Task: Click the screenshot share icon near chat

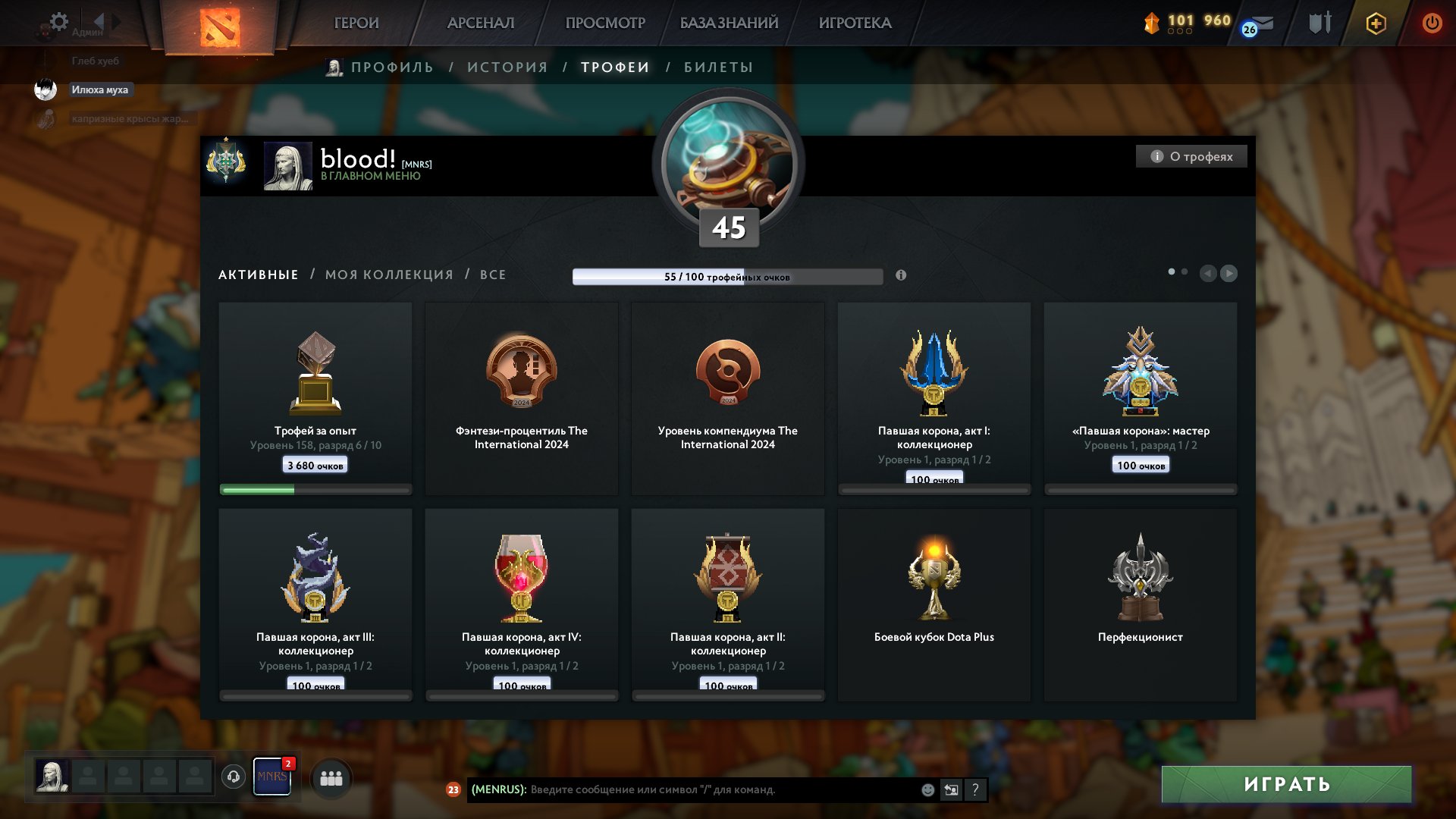Action: click(951, 790)
